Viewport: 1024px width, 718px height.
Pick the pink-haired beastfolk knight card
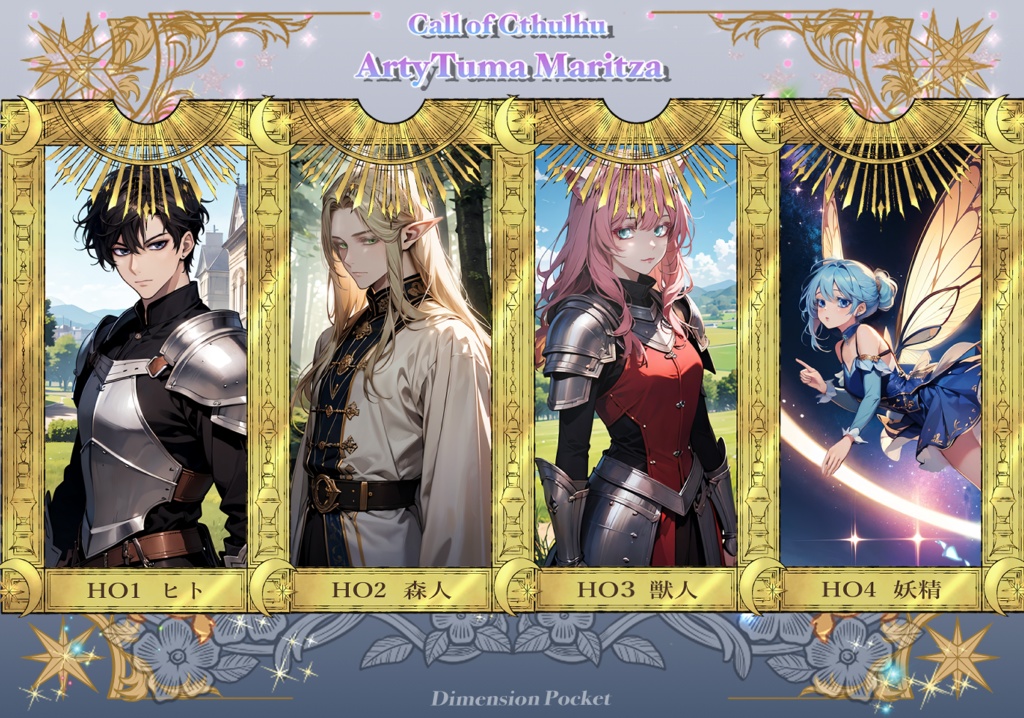(x=636, y=360)
